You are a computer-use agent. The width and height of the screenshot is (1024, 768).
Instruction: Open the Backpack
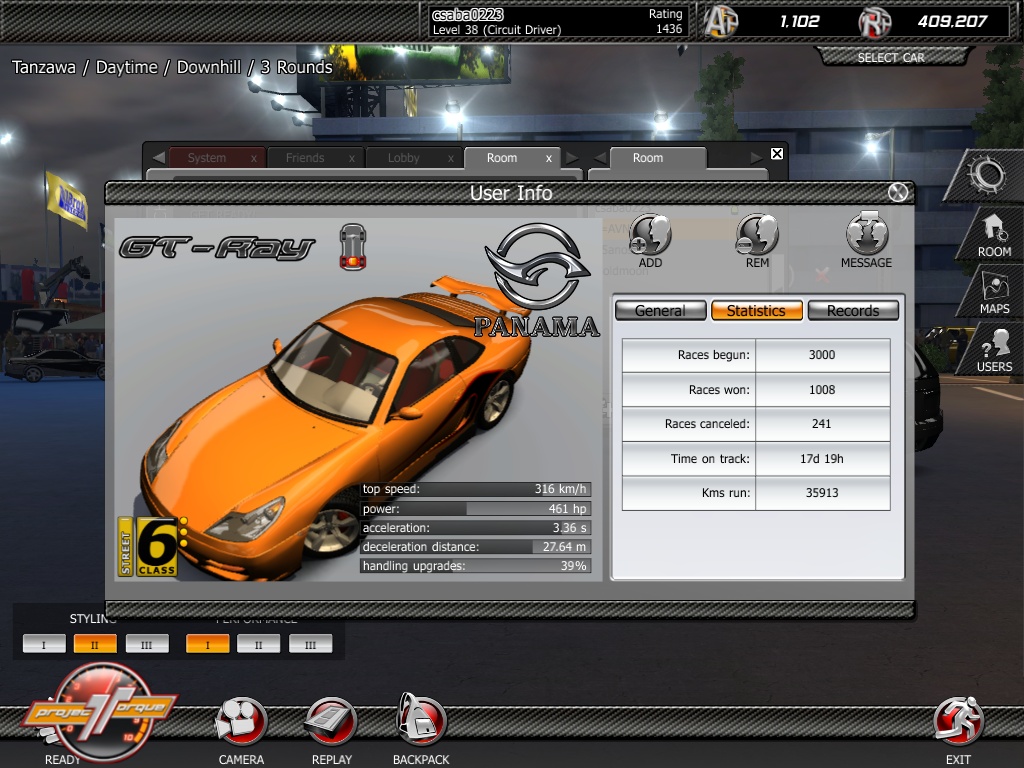point(421,725)
